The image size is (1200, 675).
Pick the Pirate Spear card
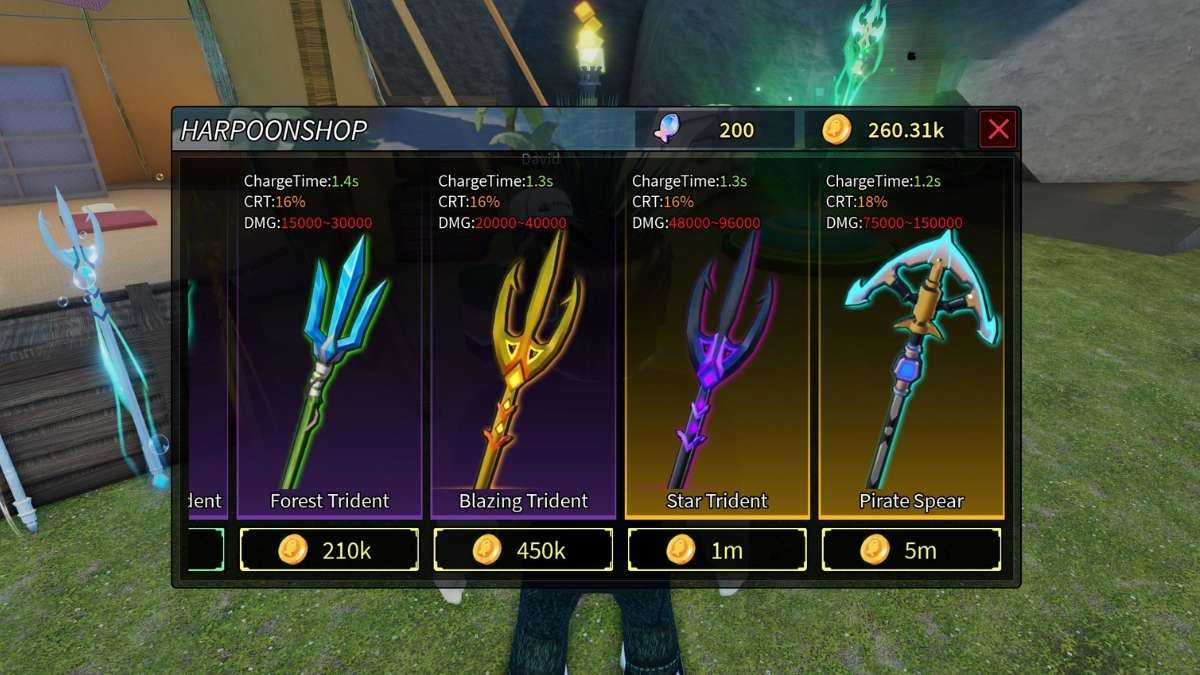point(911,360)
